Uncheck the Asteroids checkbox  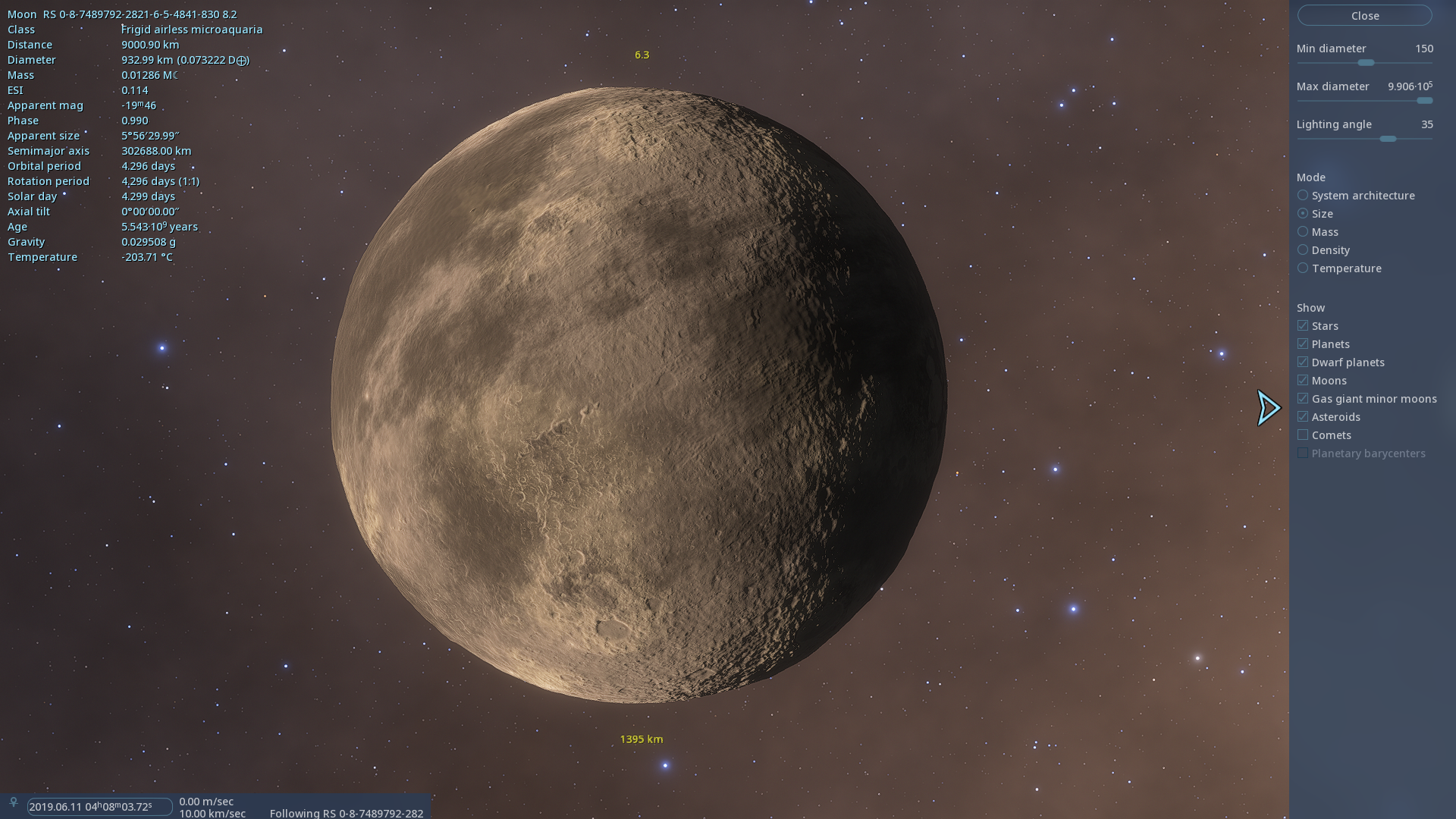1303,417
